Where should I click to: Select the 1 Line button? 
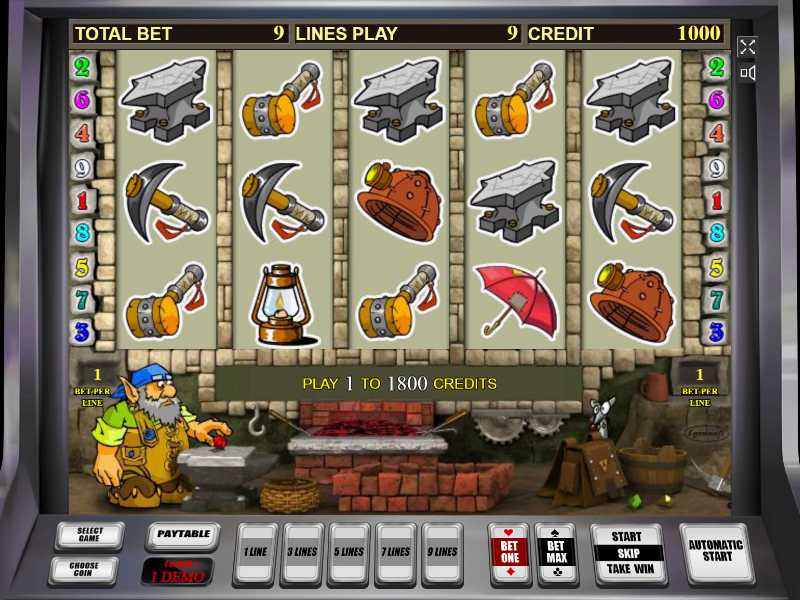tap(255, 552)
